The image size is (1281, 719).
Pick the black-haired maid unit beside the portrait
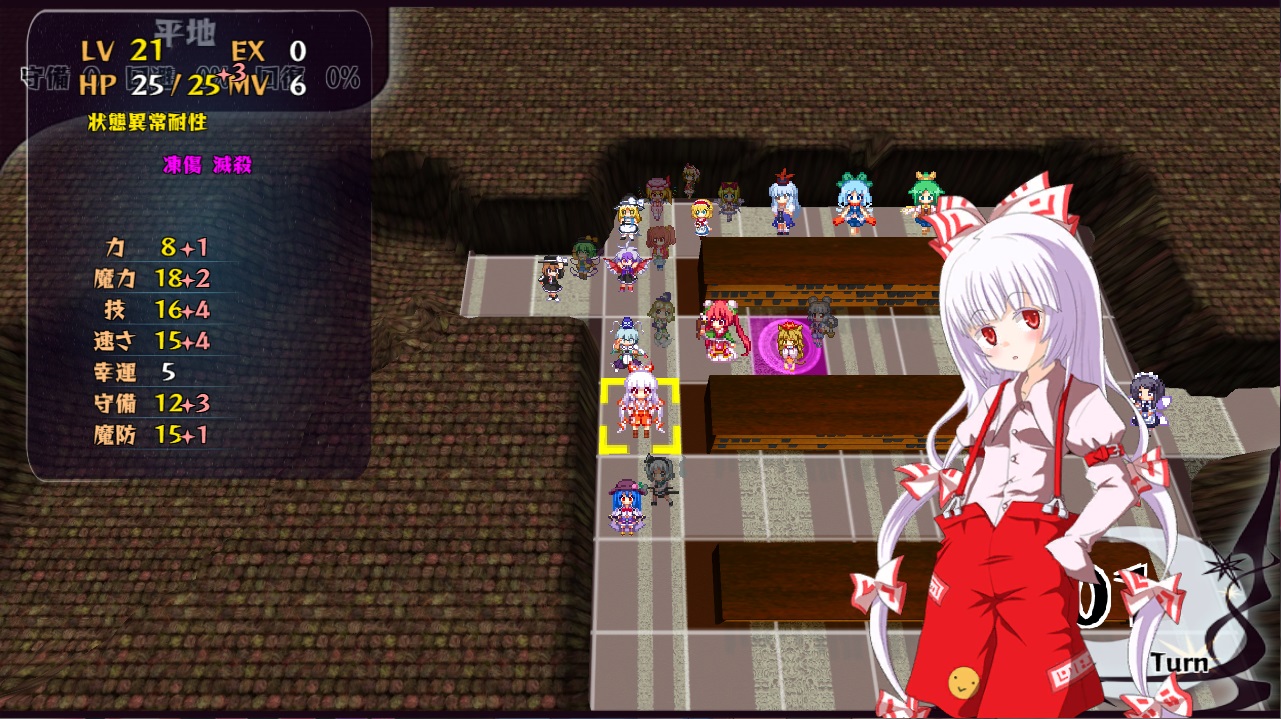click(1146, 400)
